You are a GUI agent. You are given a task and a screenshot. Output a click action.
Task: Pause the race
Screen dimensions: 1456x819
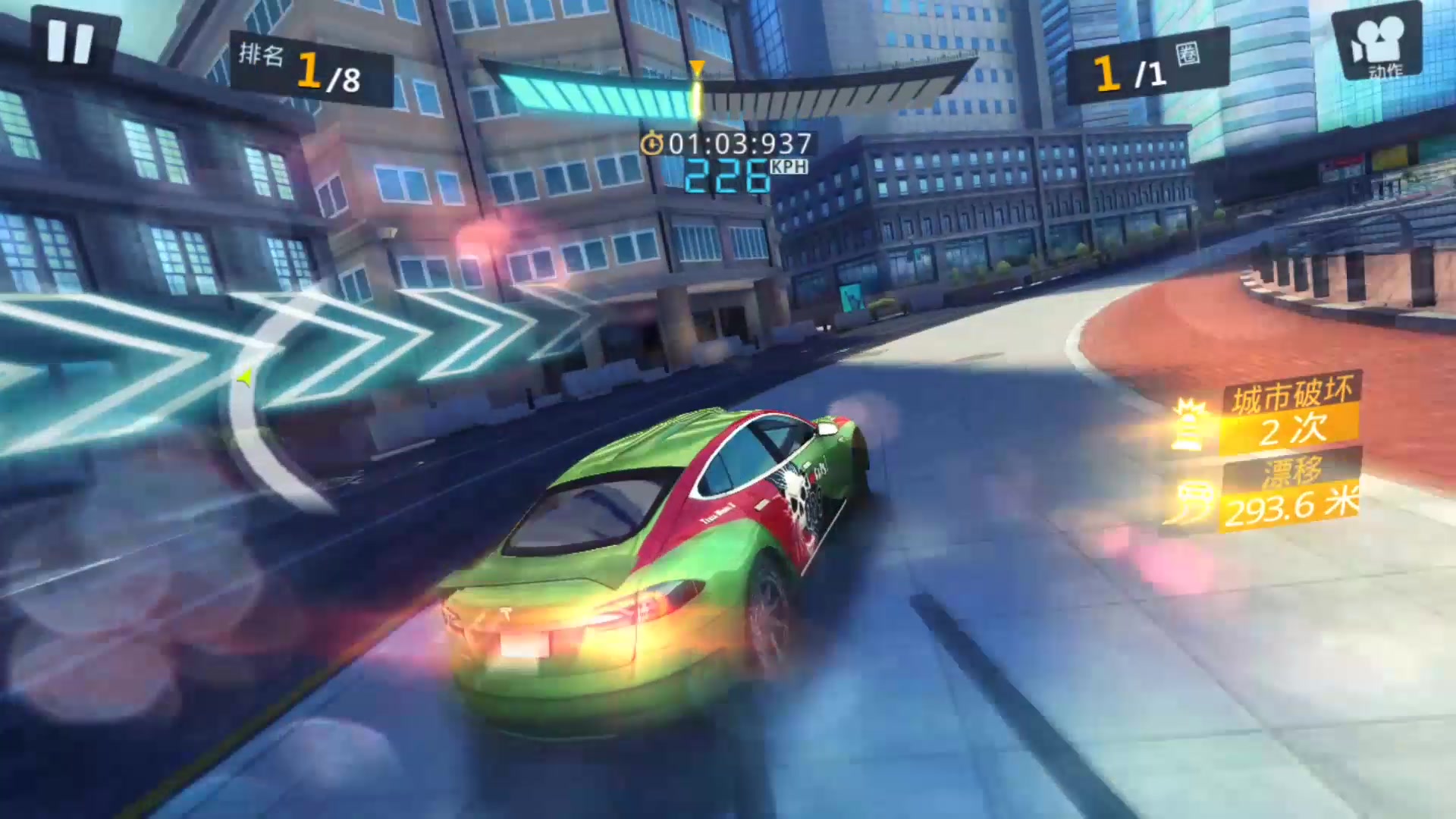[x=71, y=42]
